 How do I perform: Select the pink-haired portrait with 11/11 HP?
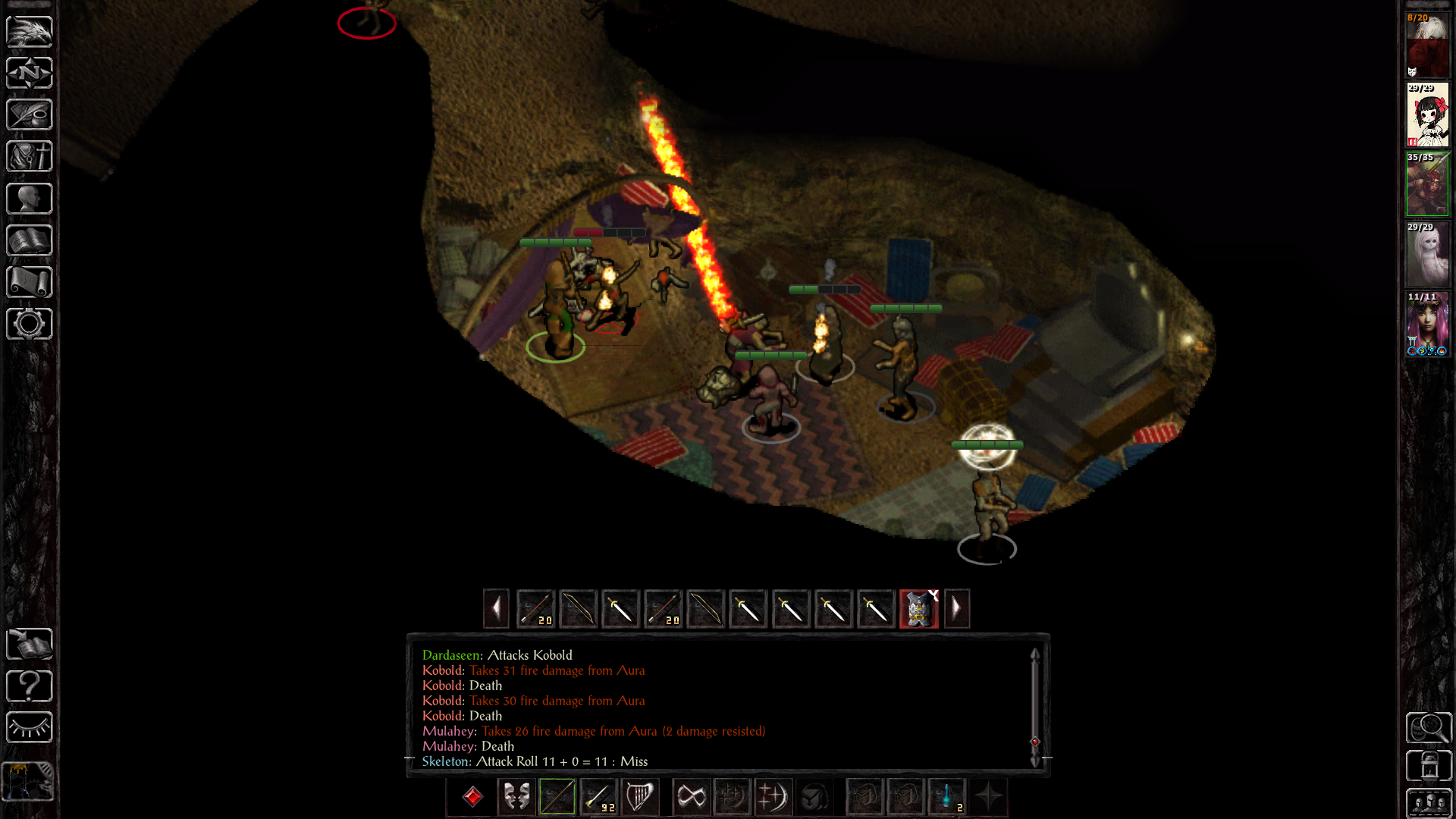pyautogui.click(x=1427, y=325)
